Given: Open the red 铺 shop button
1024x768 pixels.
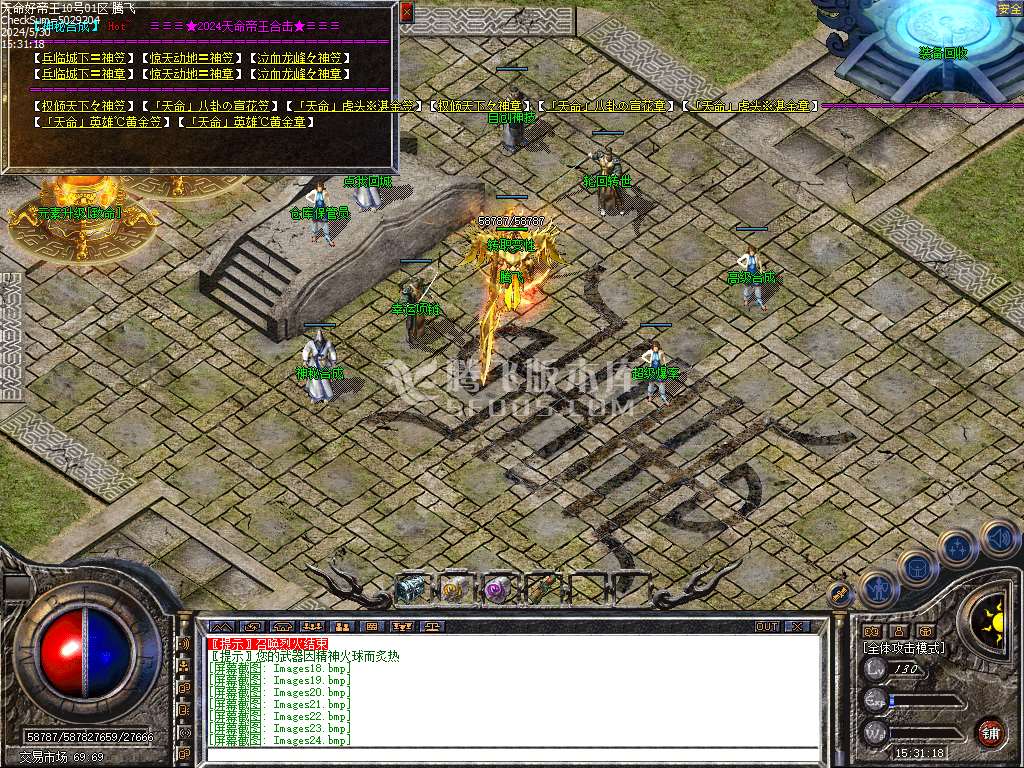Looking at the screenshot, I should (x=990, y=731).
